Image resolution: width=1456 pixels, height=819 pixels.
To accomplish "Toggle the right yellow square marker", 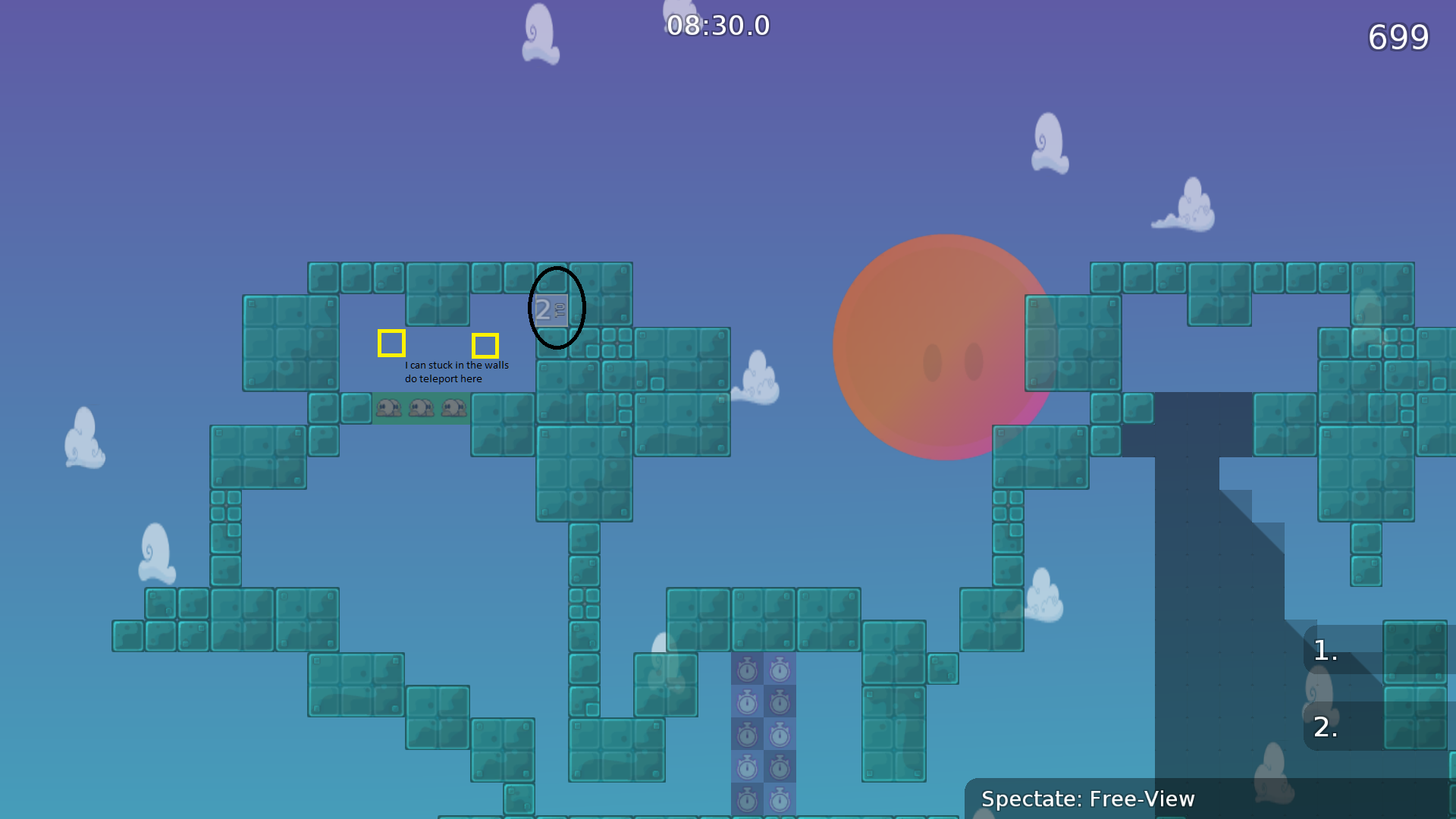I will coord(486,346).
